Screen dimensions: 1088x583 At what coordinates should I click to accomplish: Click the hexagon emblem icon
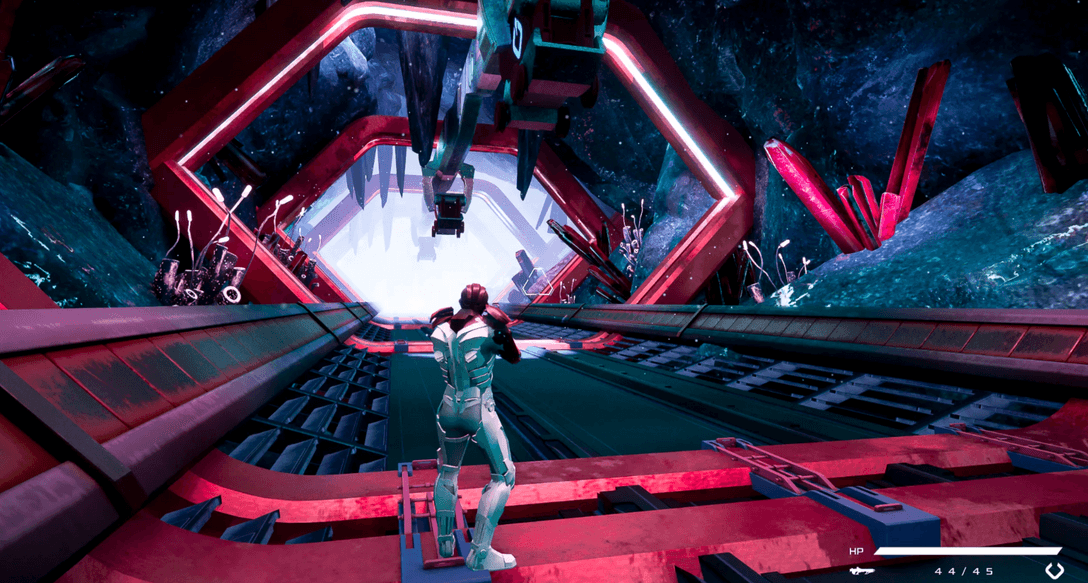(1055, 571)
